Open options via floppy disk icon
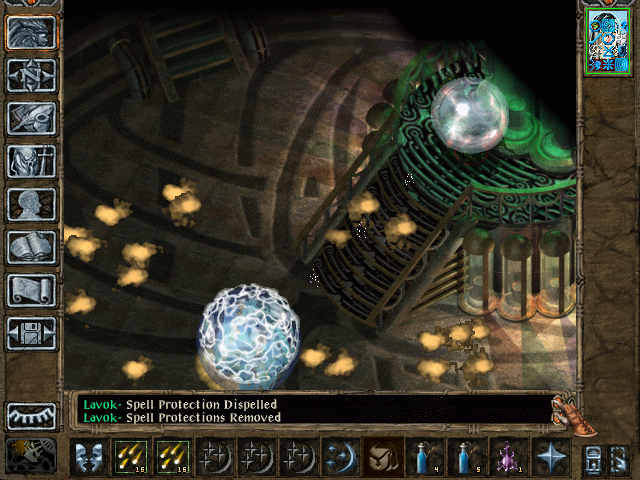This screenshot has width=640, height=480. click(x=31, y=333)
